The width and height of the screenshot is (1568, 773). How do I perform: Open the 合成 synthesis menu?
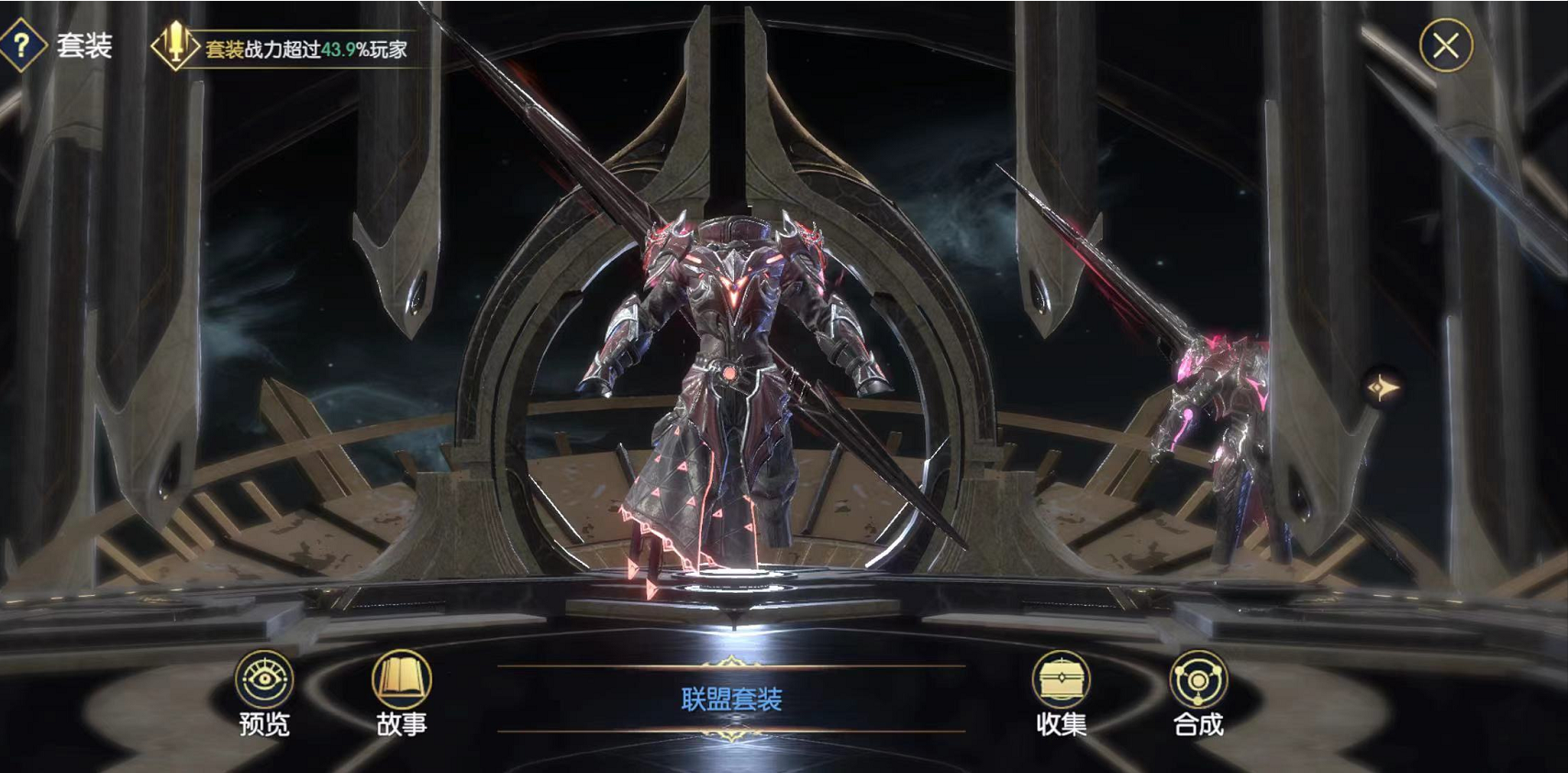1197,693
